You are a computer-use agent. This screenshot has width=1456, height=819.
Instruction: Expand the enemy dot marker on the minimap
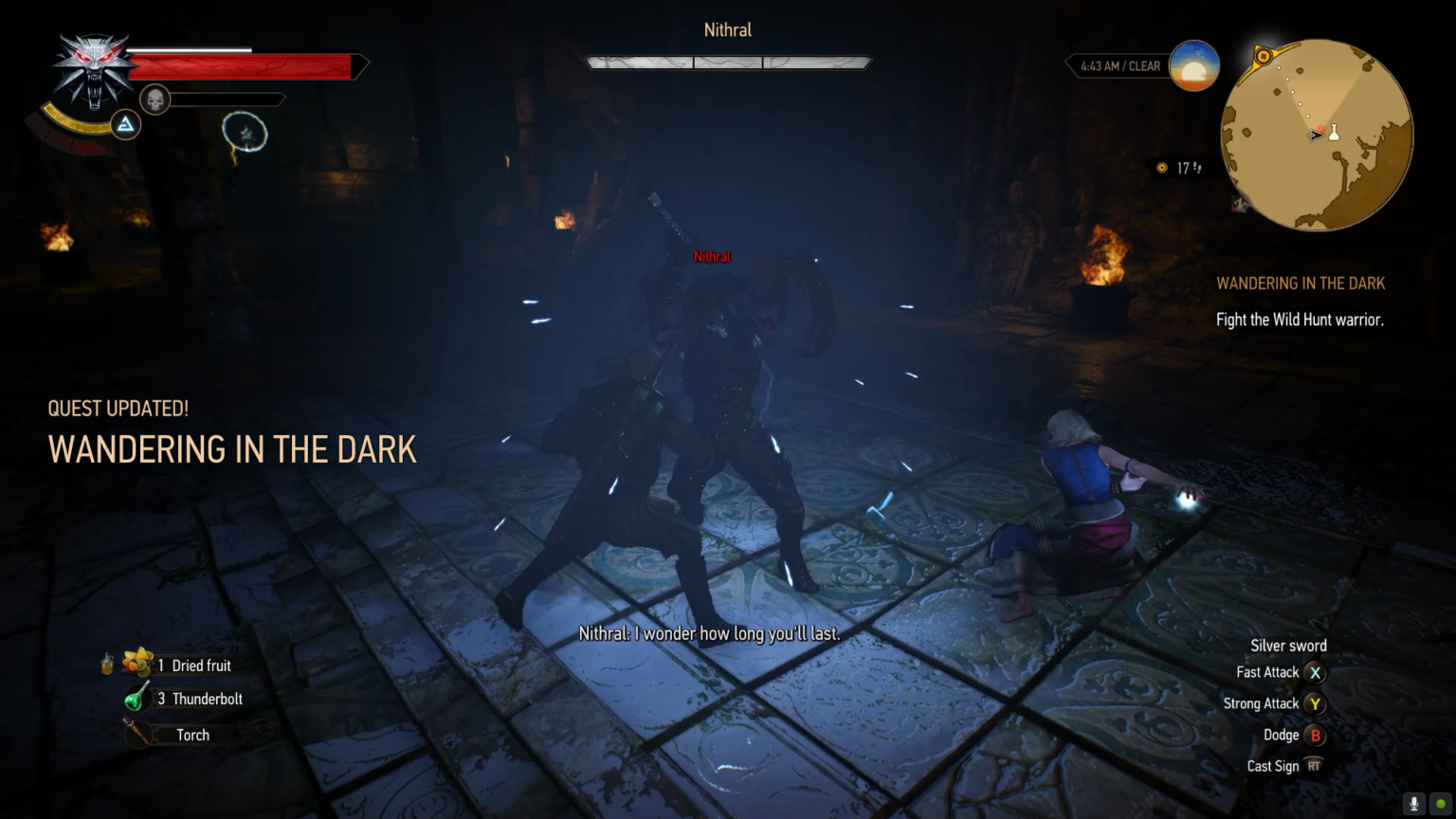[1320, 128]
